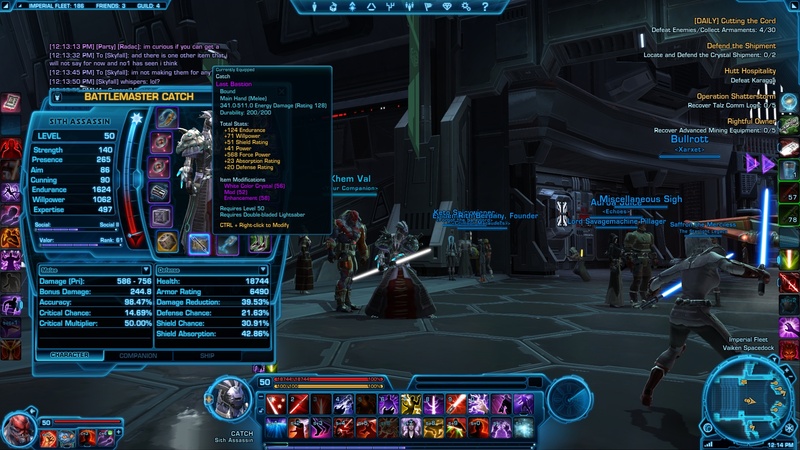Select the Cutting the Cord daily quest
This screenshot has height=450, width=800.
(x=734, y=21)
